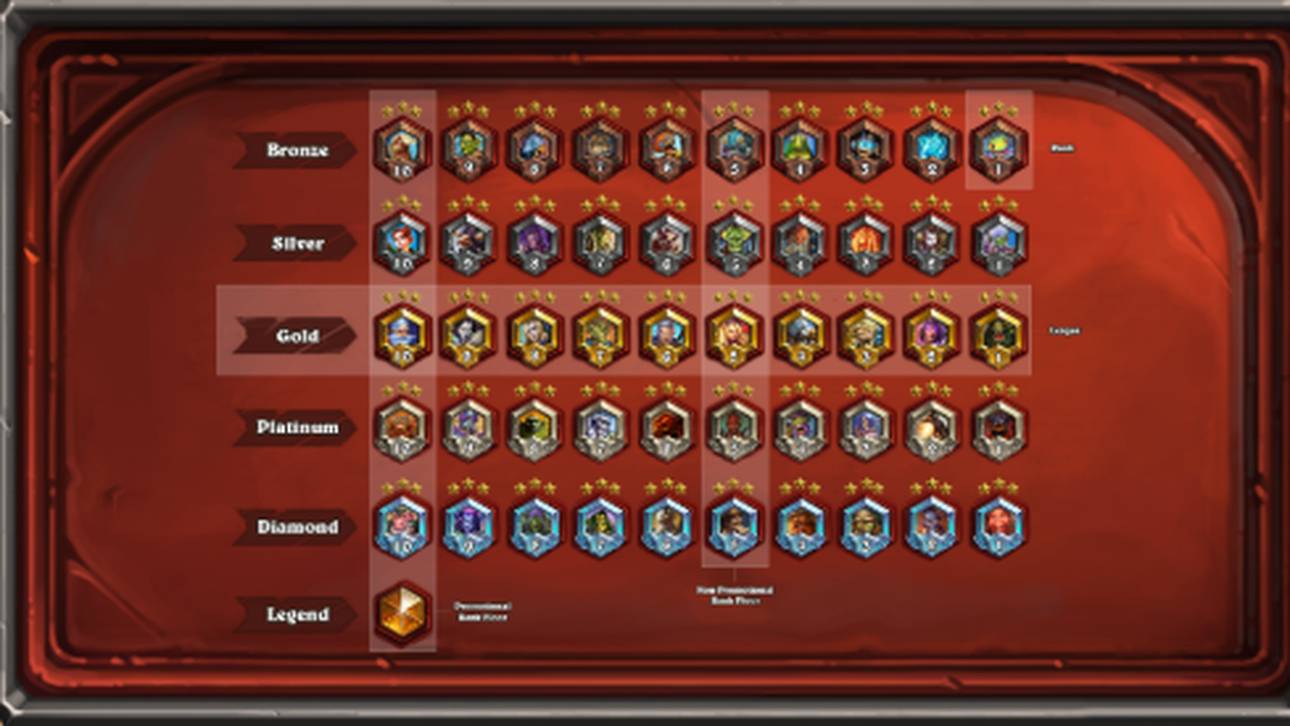Select the Silver 5 rank medal
The width and height of the screenshot is (1290, 726).
[x=733, y=242]
